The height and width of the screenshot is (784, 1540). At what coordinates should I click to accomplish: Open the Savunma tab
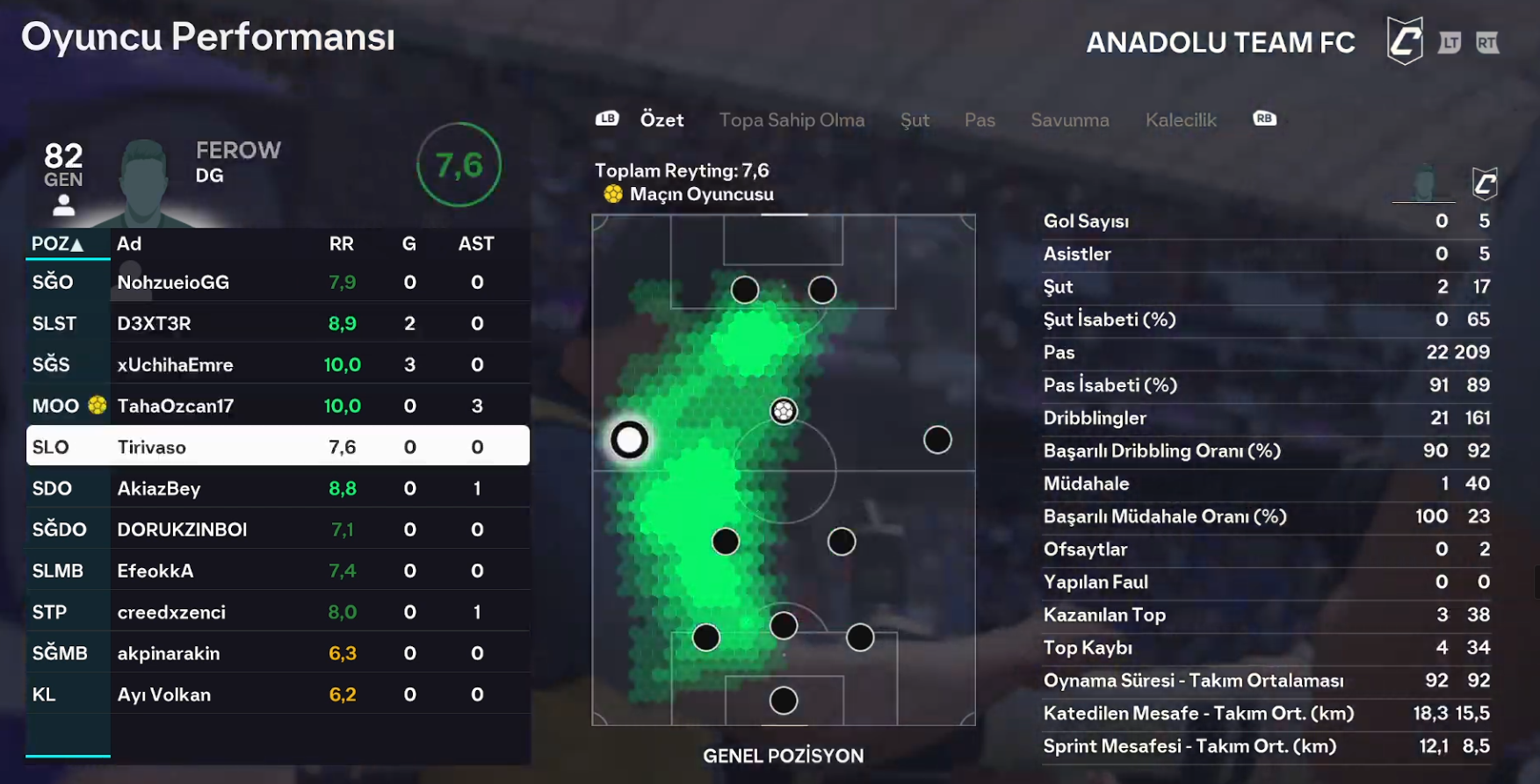coord(1069,120)
